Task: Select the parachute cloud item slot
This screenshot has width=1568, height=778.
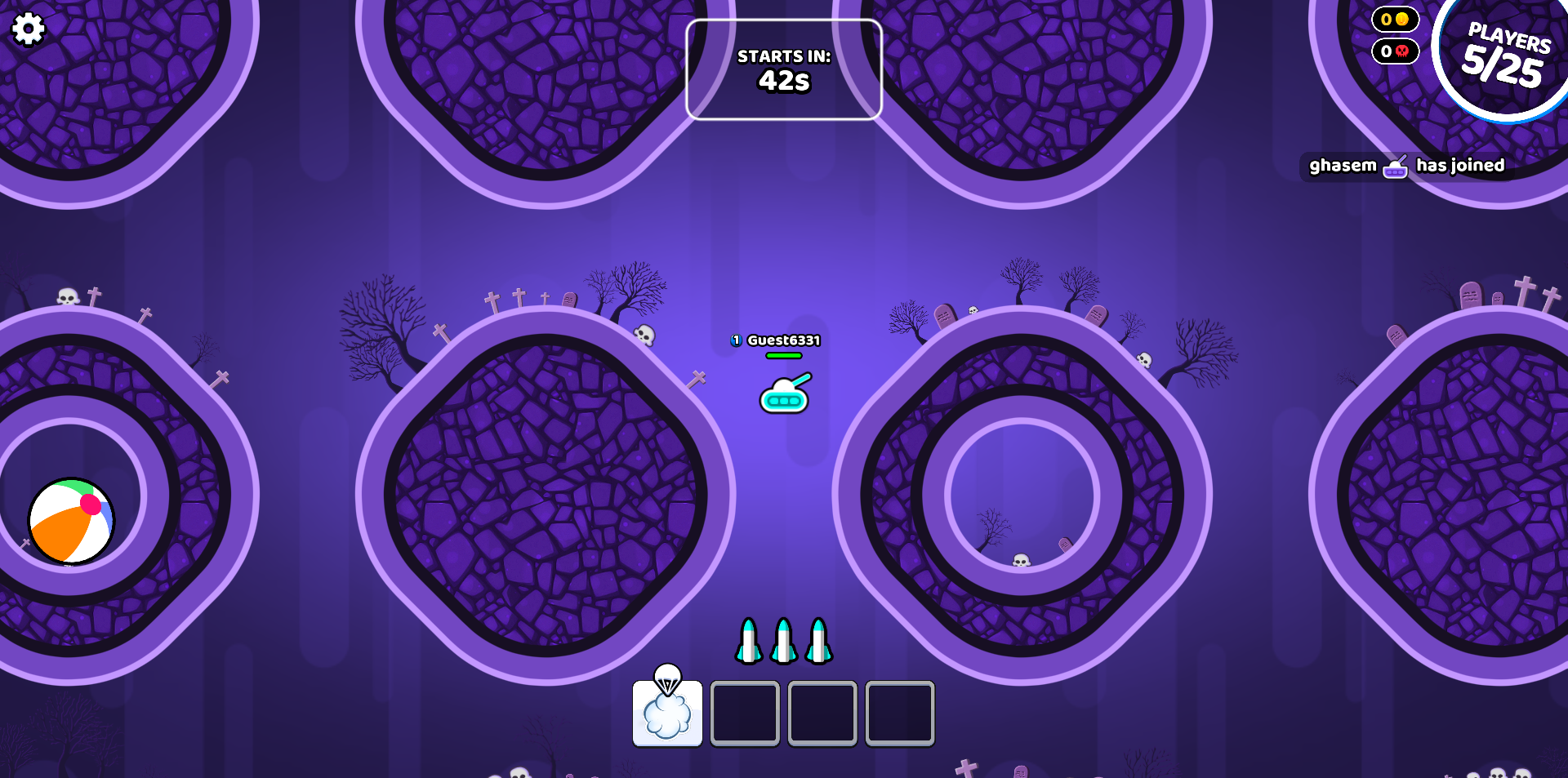Action: pyautogui.click(x=667, y=712)
